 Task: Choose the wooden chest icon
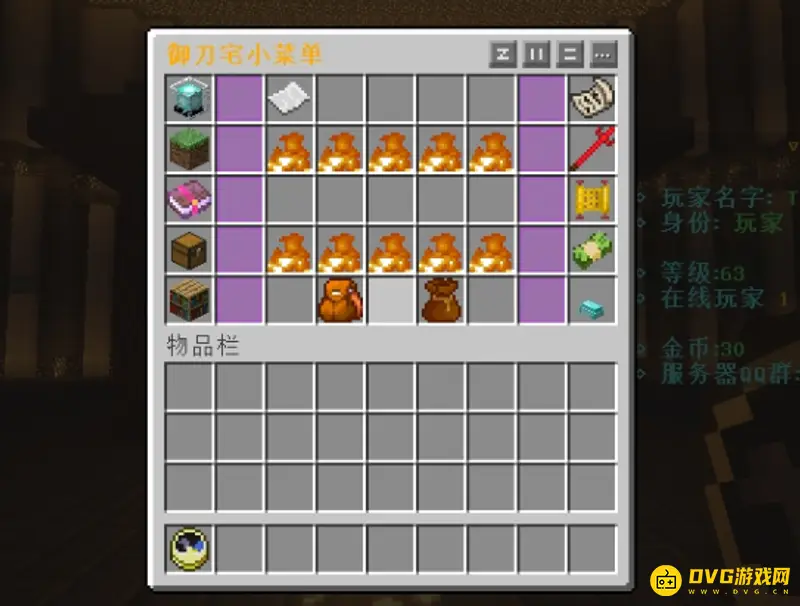[189, 249]
